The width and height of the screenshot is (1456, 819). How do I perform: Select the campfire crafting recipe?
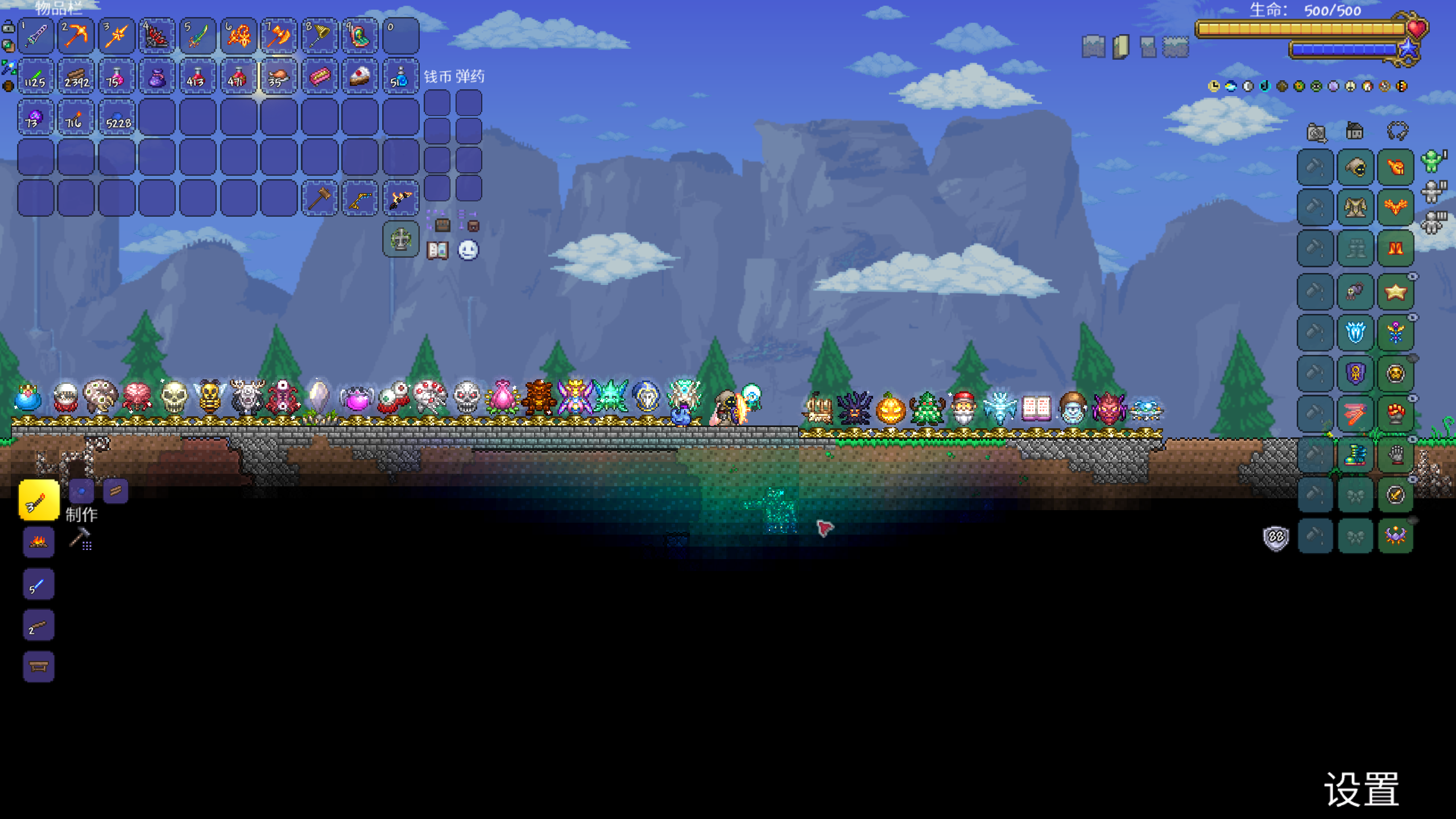pos(39,541)
